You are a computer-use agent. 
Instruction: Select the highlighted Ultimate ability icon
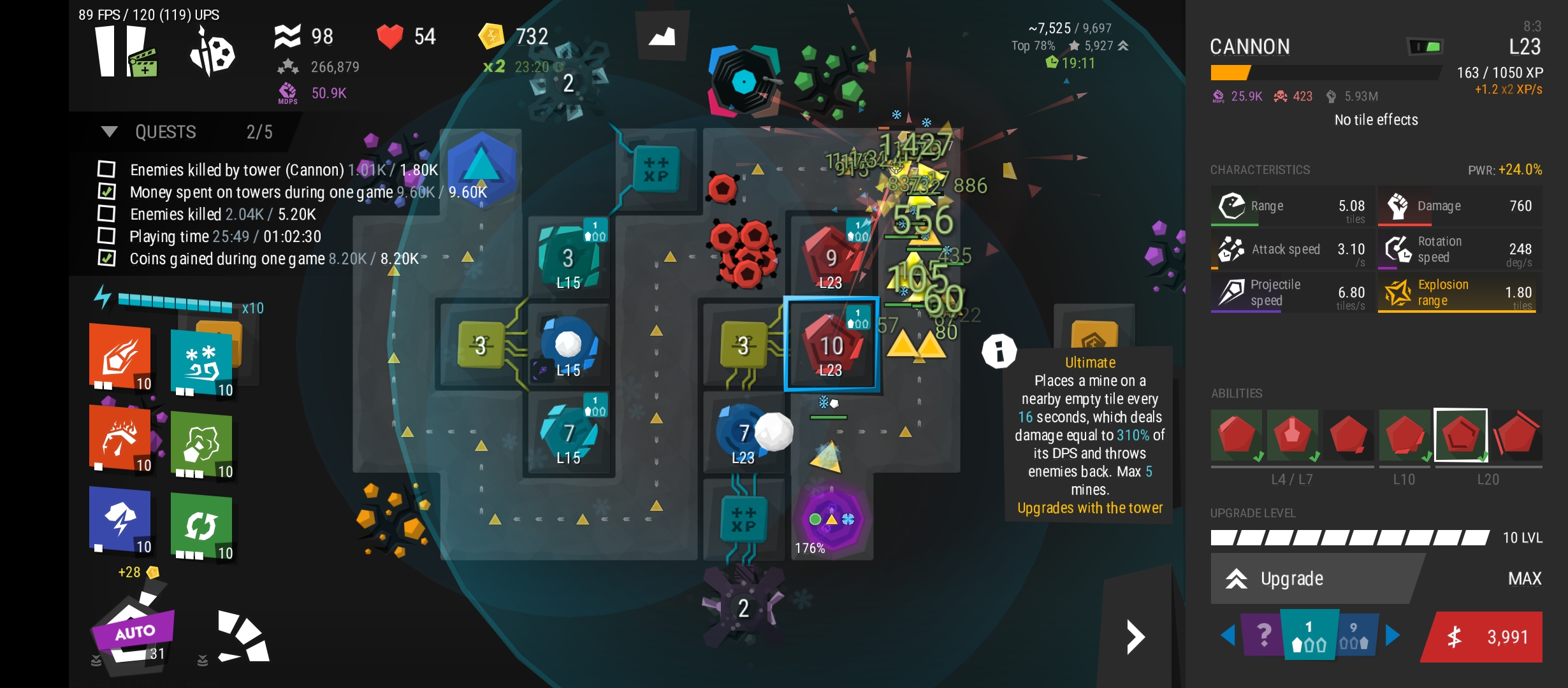[1460, 435]
